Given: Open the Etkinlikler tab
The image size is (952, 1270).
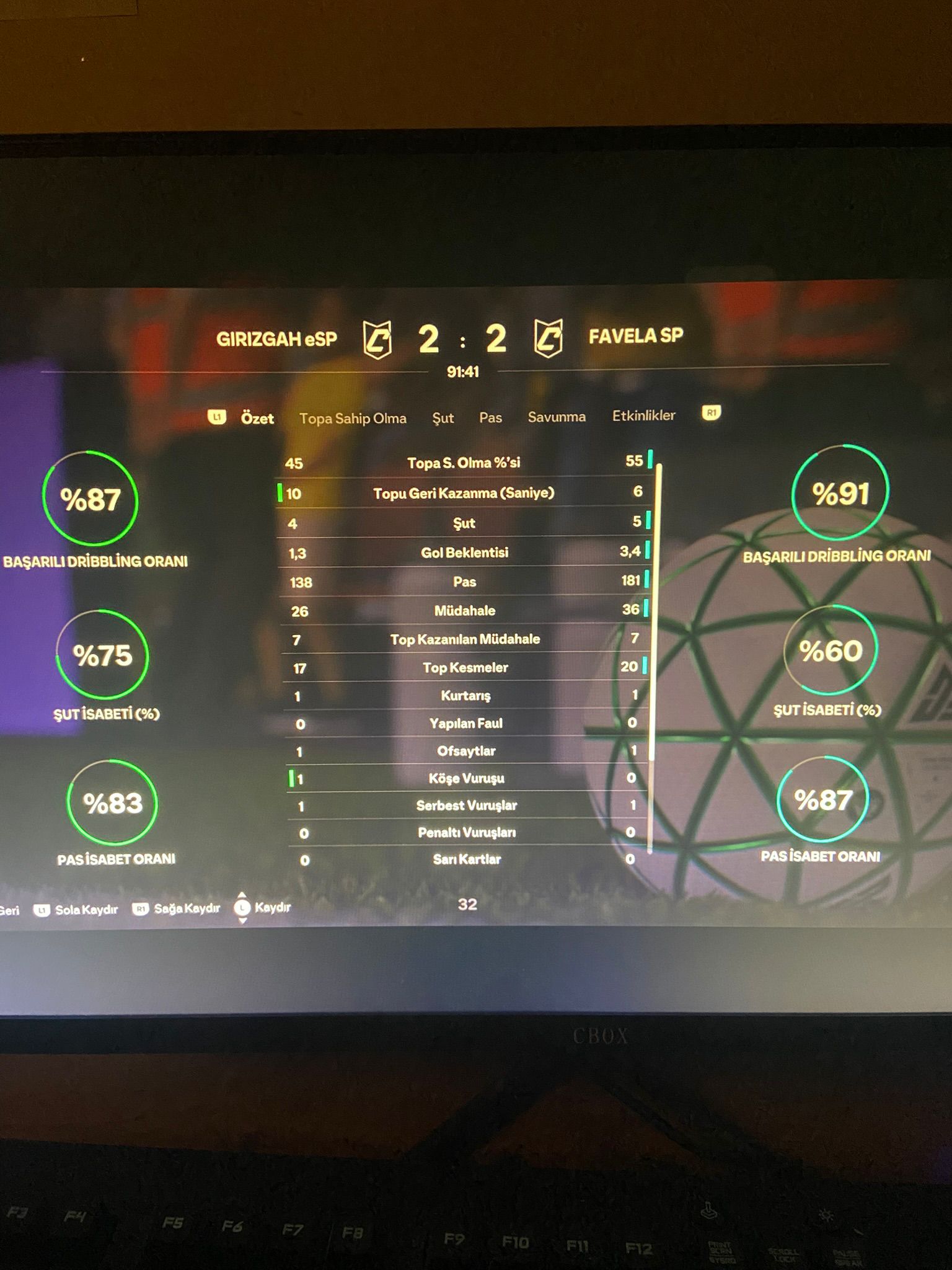Looking at the screenshot, I should (x=643, y=415).
